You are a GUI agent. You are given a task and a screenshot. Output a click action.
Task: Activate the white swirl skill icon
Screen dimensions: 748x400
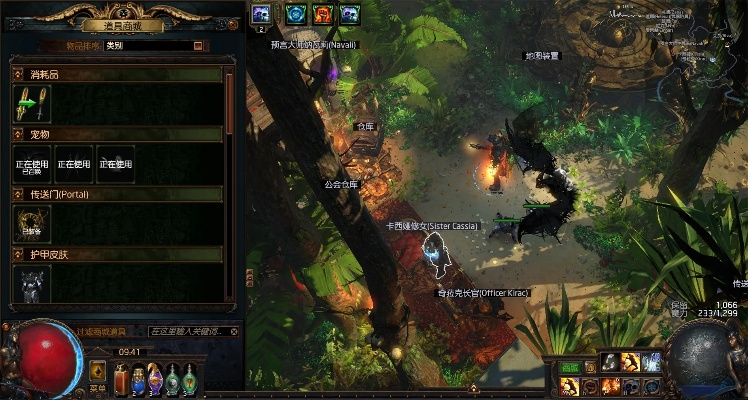point(608,362)
